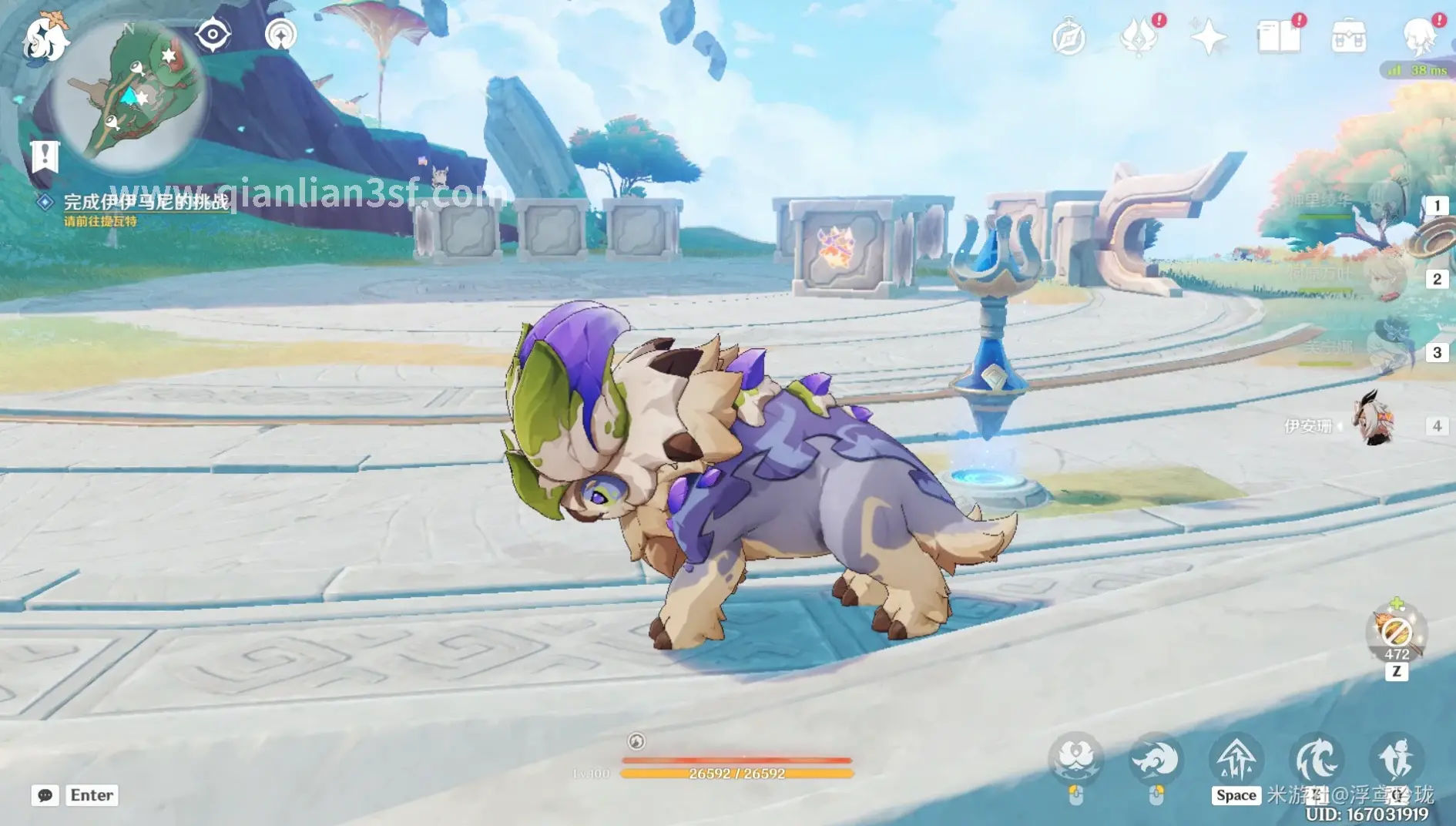The height and width of the screenshot is (826, 1456).
Task: Select party member 伊安珊 in slot 4
Action: [1375, 425]
